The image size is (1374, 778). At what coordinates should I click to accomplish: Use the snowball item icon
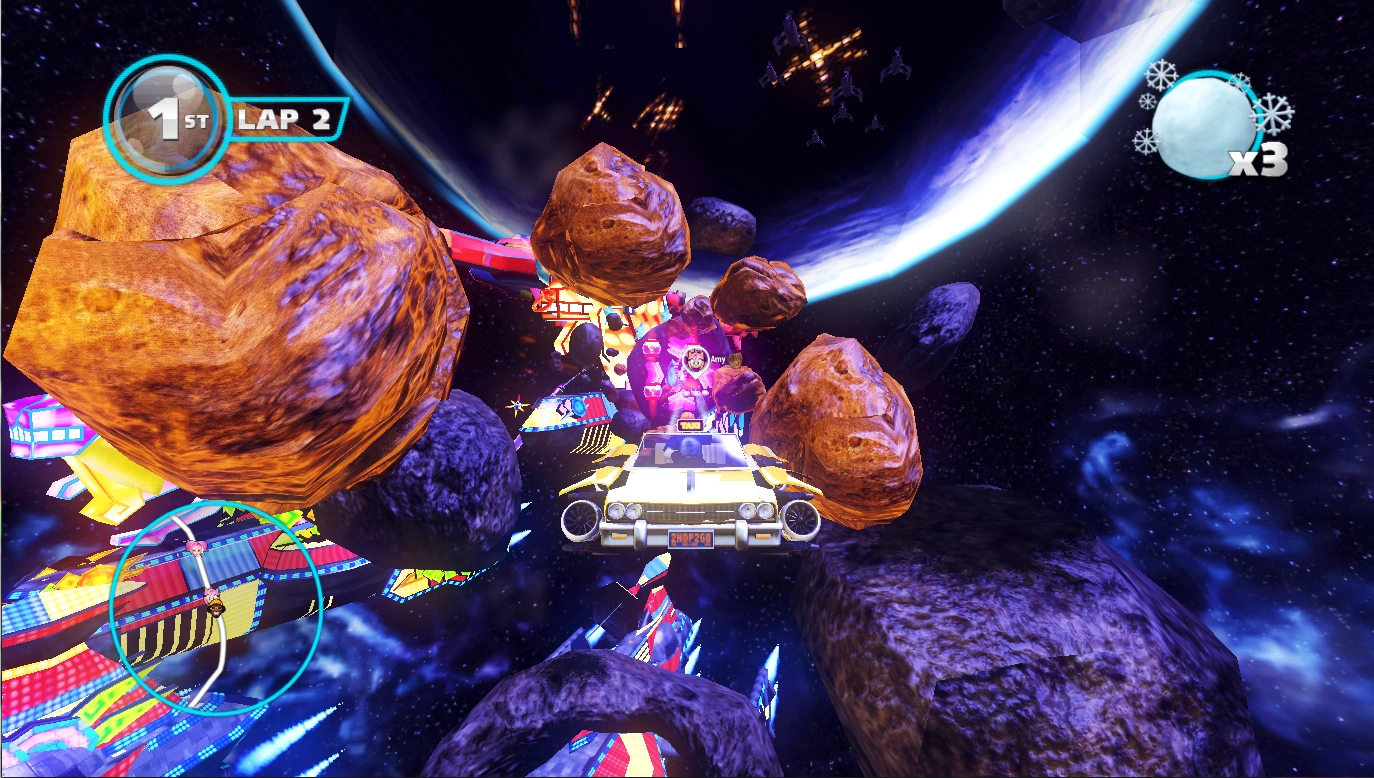tap(1203, 127)
